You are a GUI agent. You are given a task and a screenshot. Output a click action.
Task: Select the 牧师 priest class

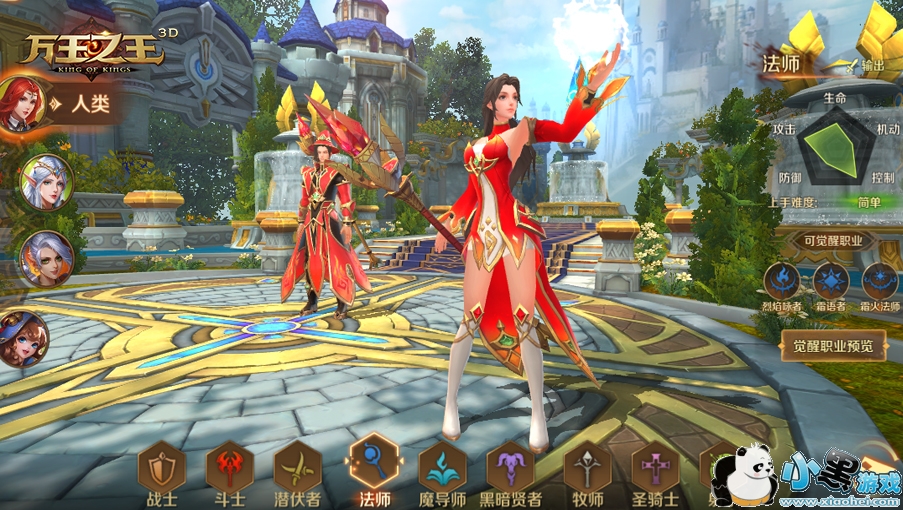(x=587, y=468)
